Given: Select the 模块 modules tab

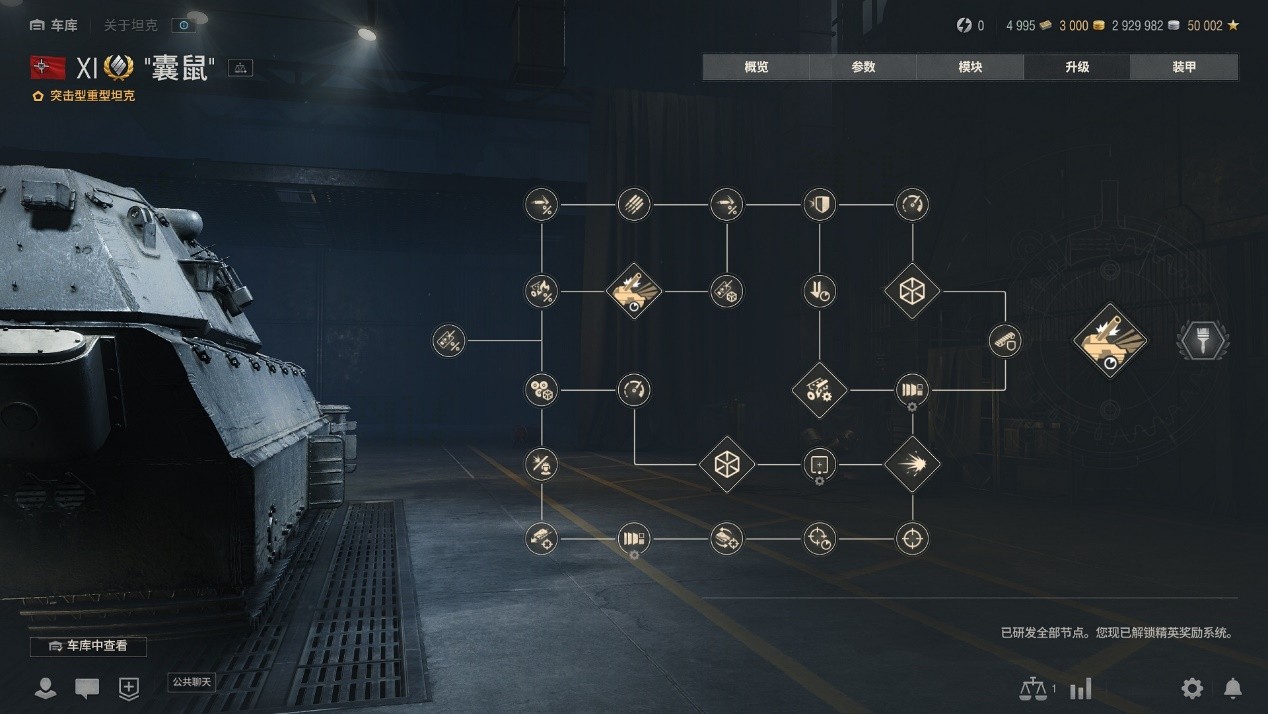Looking at the screenshot, I should (x=970, y=67).
